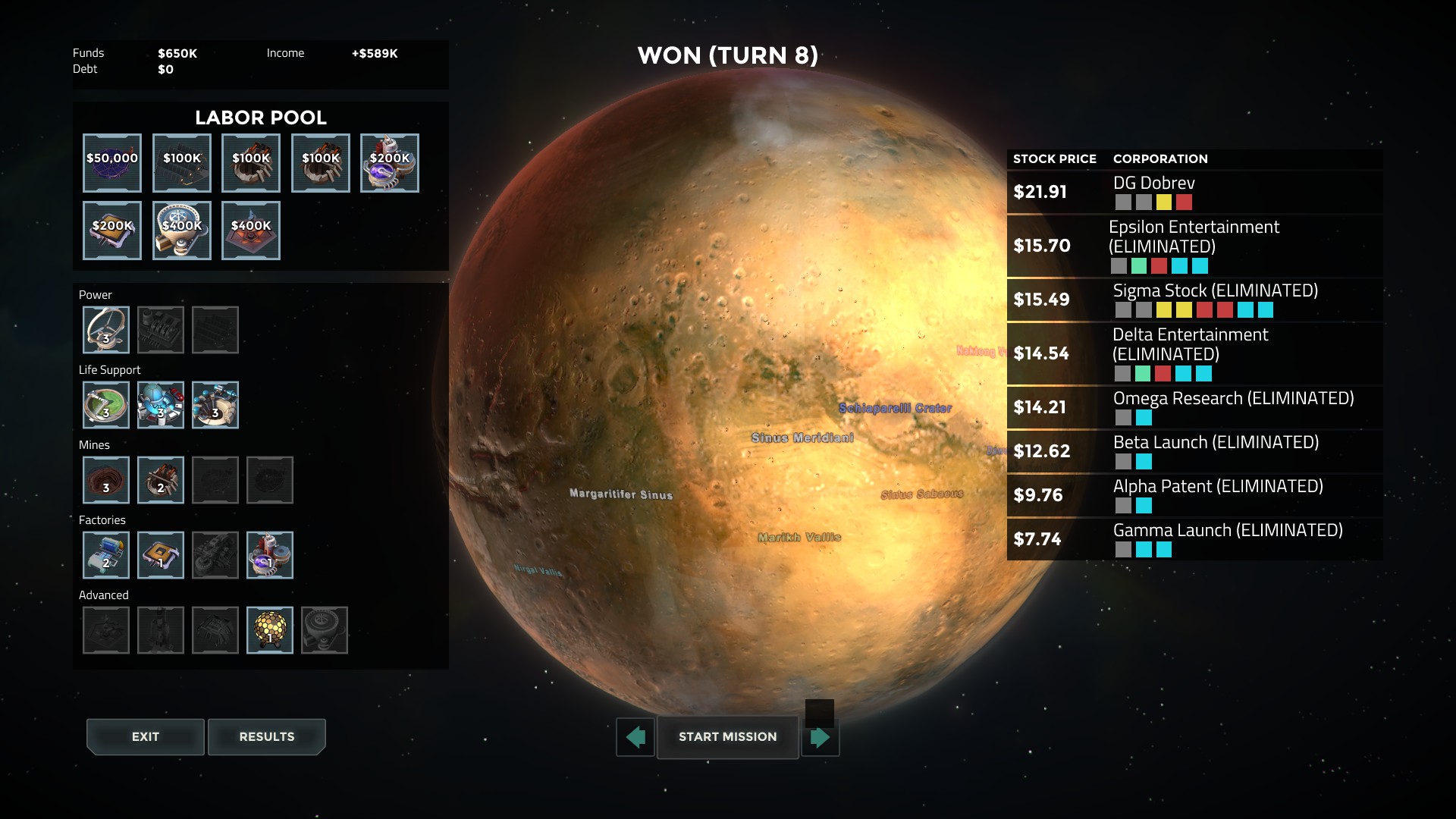Viewport: 1456px width, 819px height.
Task: Pick the $400K geothermal plant labor
Action: coord(251,231)
